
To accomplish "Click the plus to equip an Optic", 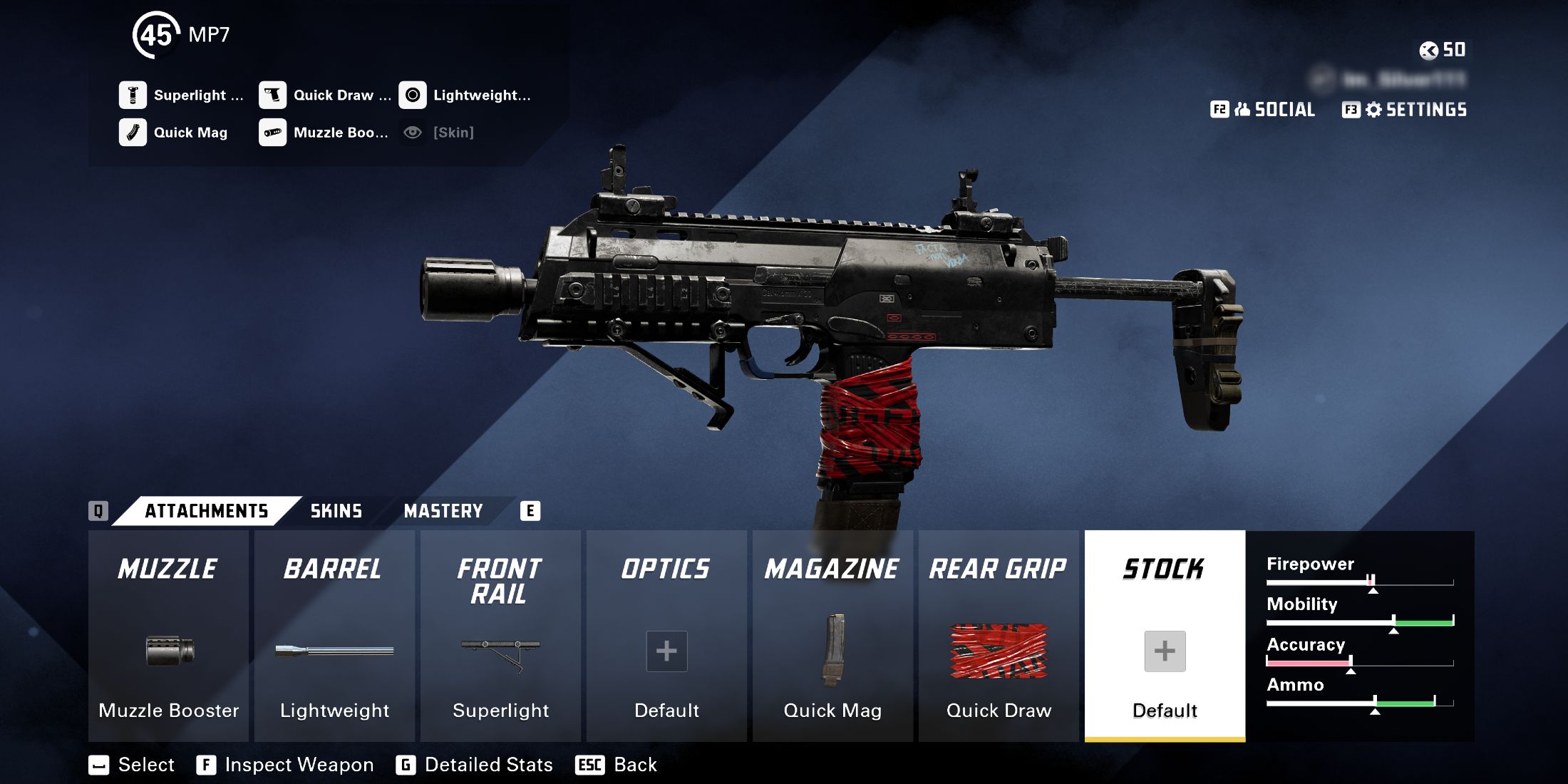I will 666,650.
